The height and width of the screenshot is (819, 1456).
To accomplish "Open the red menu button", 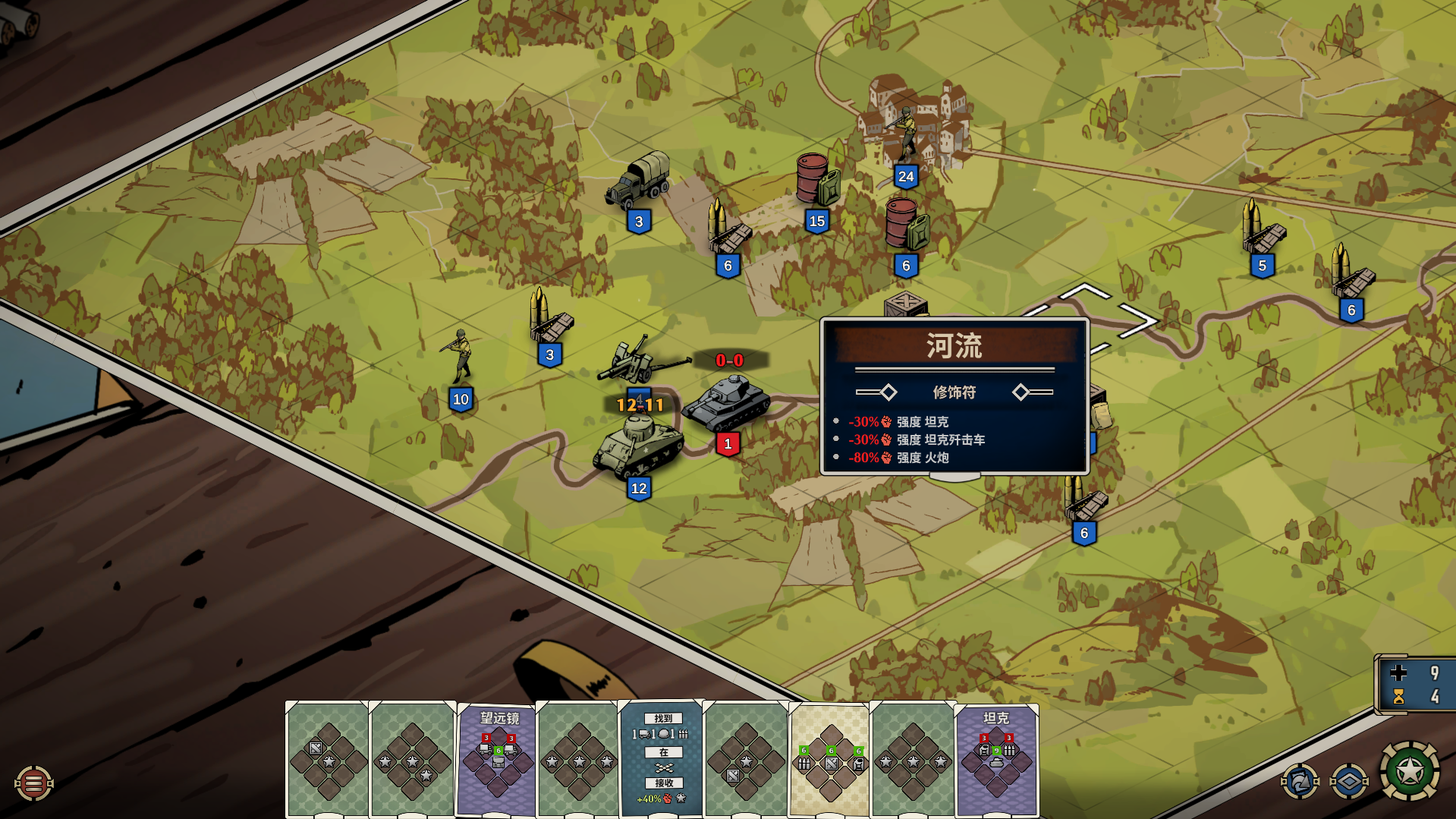I will (33, 783).
